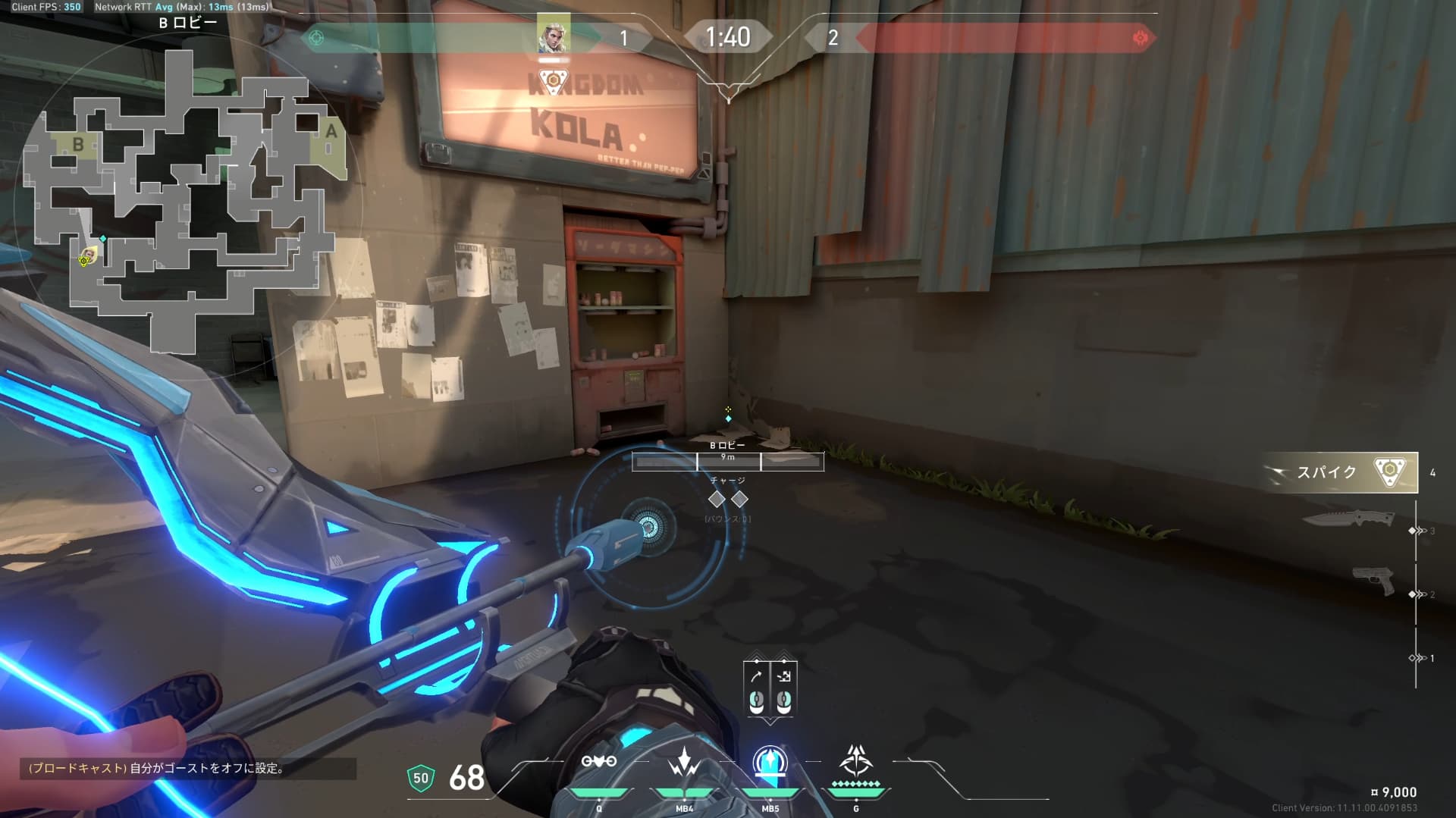The width and height of the screenshot is (1456, 818).
Task: Click the agent portrait in the top bar
Action: [553, 34]
